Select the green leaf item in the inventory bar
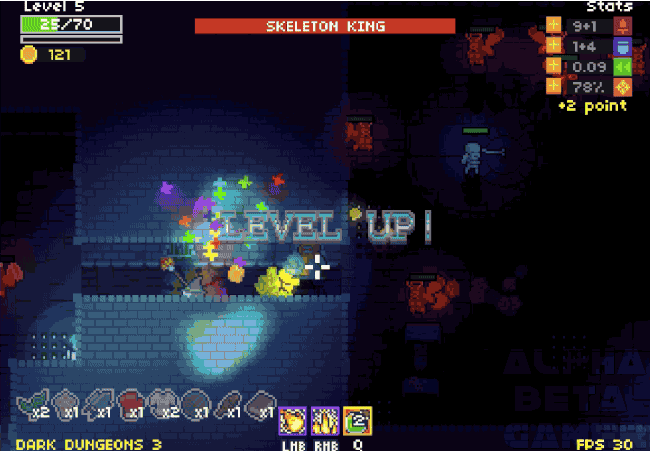 [29, 402]
